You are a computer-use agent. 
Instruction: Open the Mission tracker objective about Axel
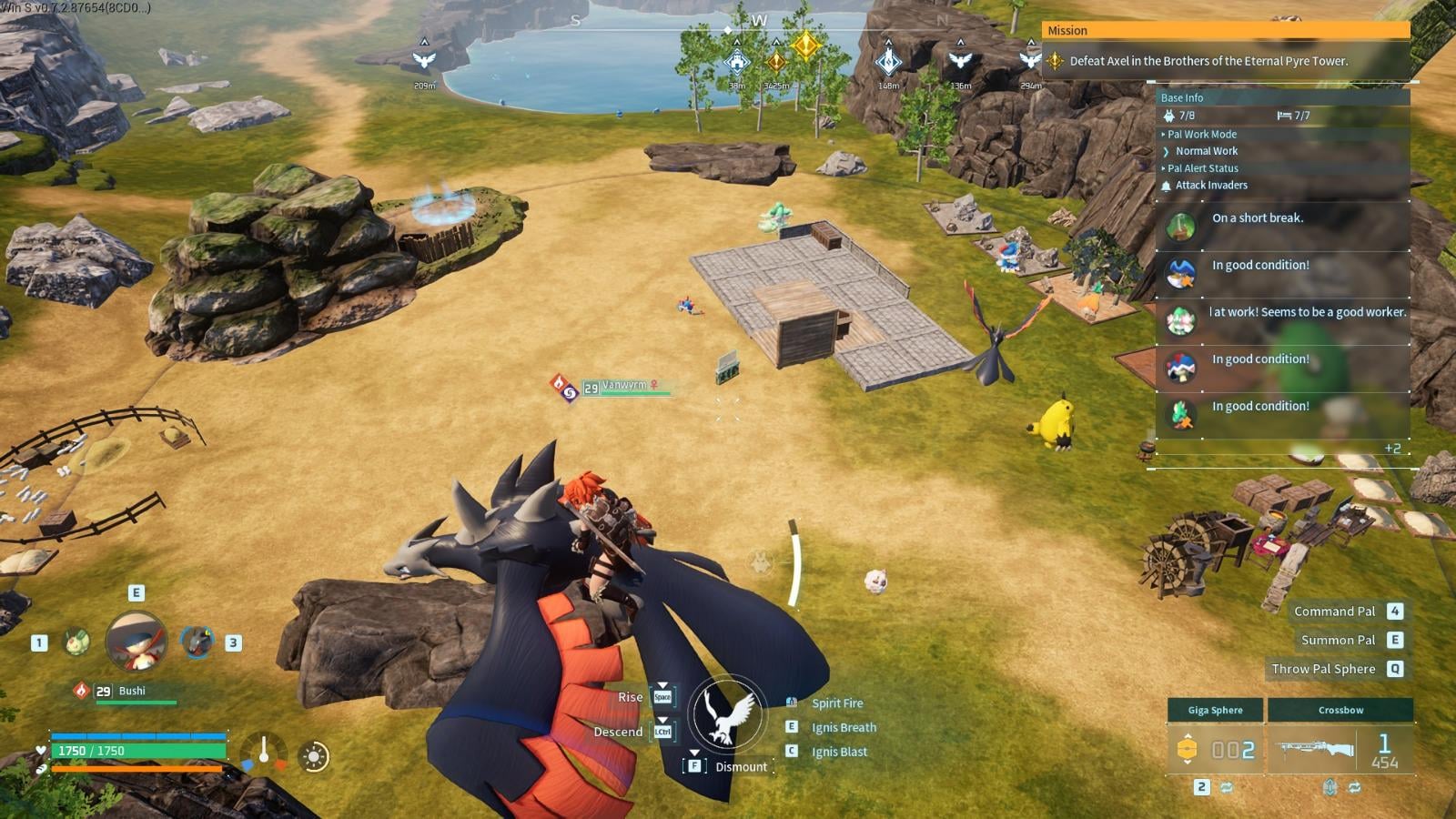(1208, 61)
